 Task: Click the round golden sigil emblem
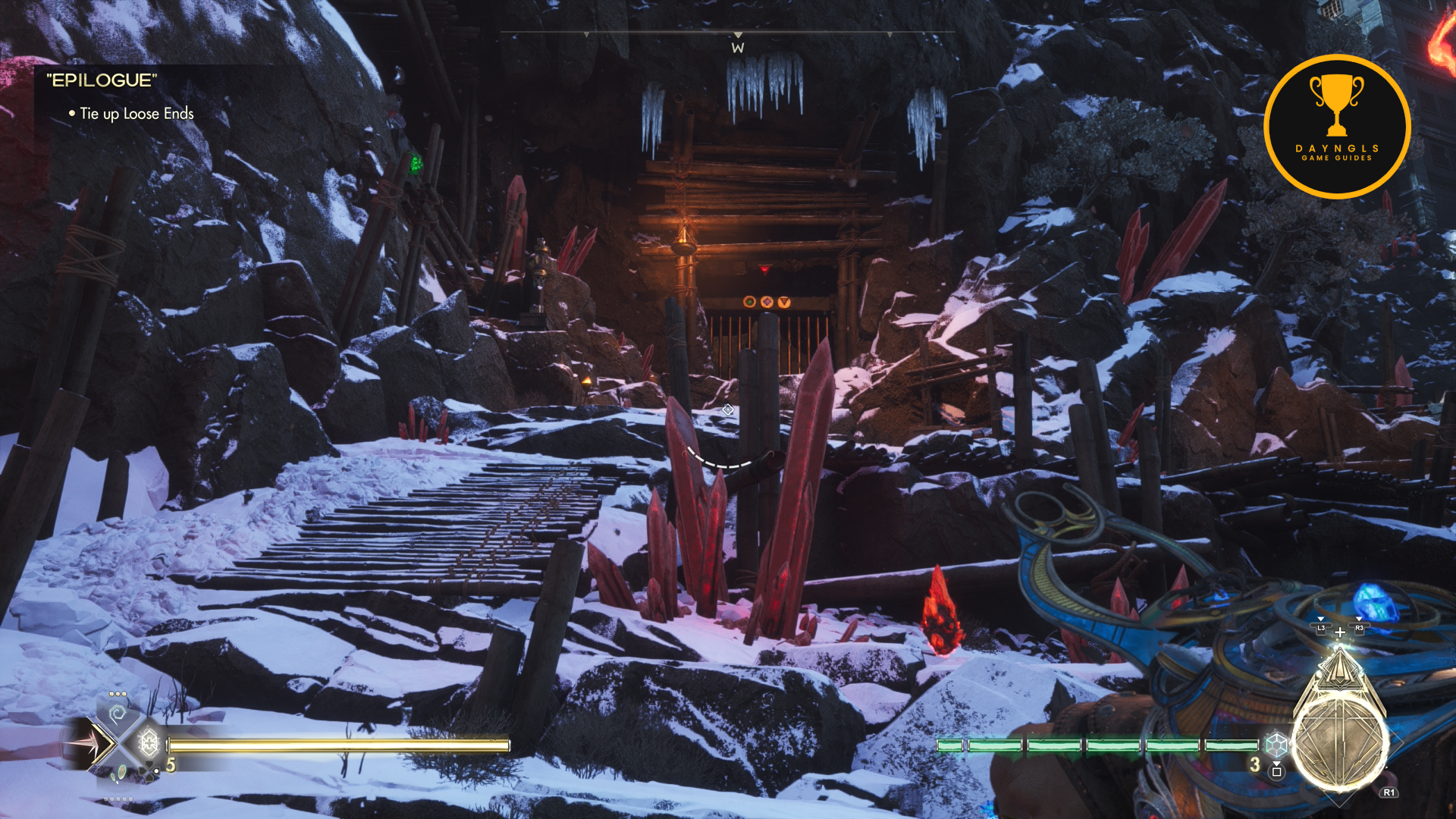pos(1339,743)
